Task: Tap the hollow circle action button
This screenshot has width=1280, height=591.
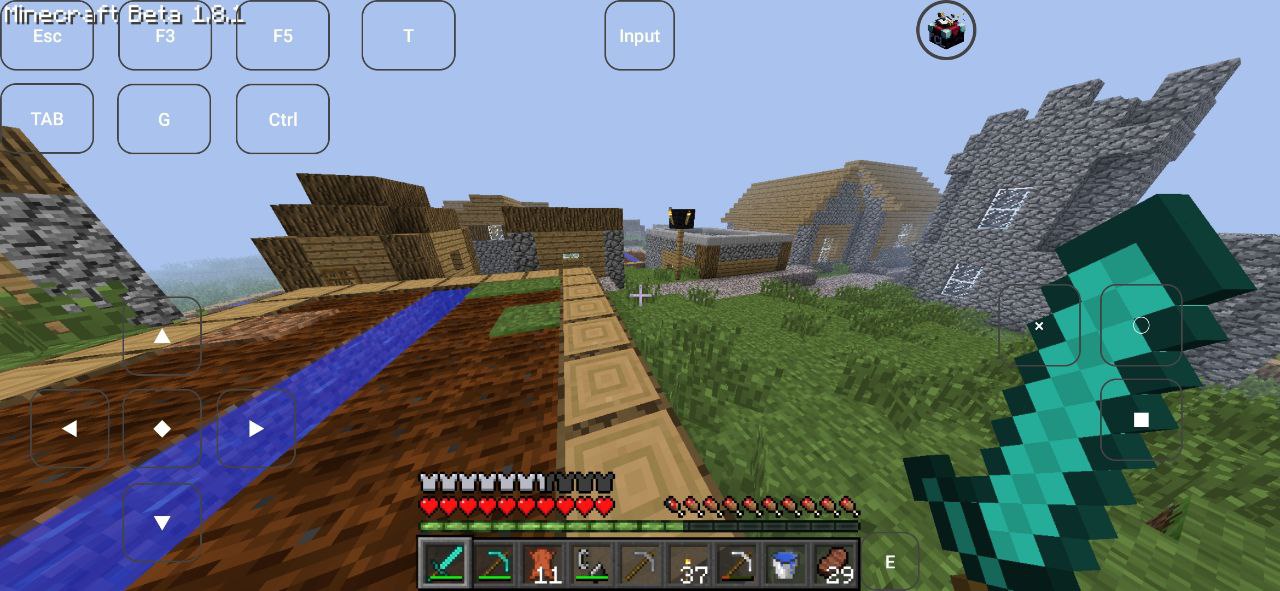Action: 1141,325
